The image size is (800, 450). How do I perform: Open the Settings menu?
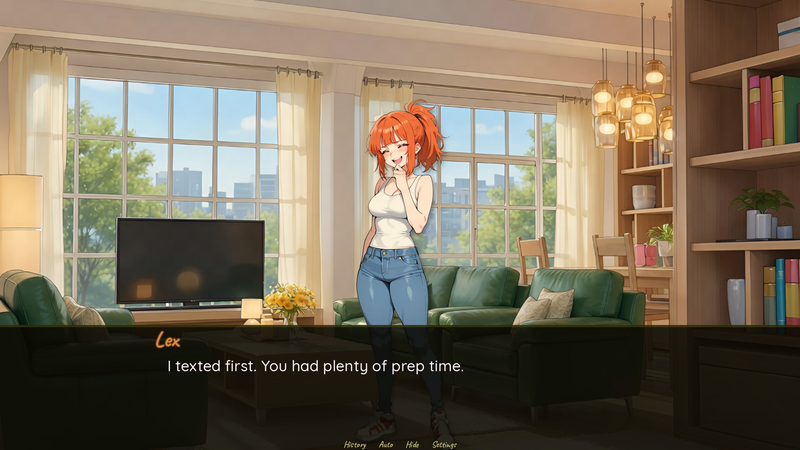pos(445,444)
